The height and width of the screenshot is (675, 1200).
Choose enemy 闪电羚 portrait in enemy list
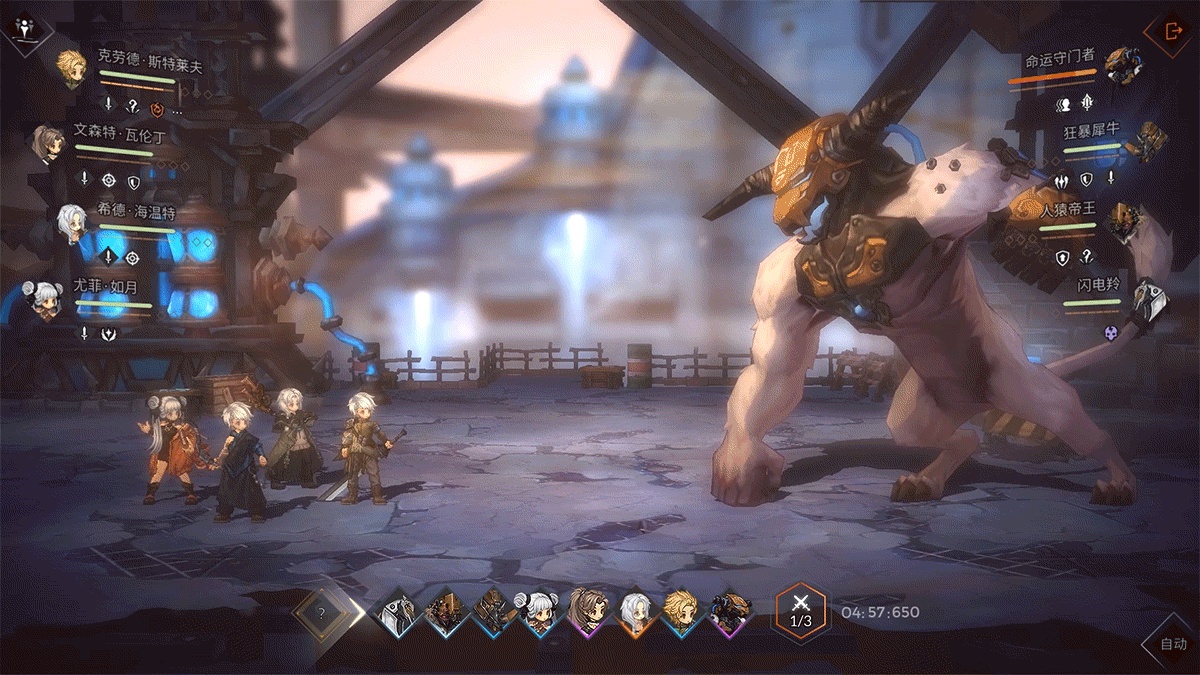point(1149,299)
